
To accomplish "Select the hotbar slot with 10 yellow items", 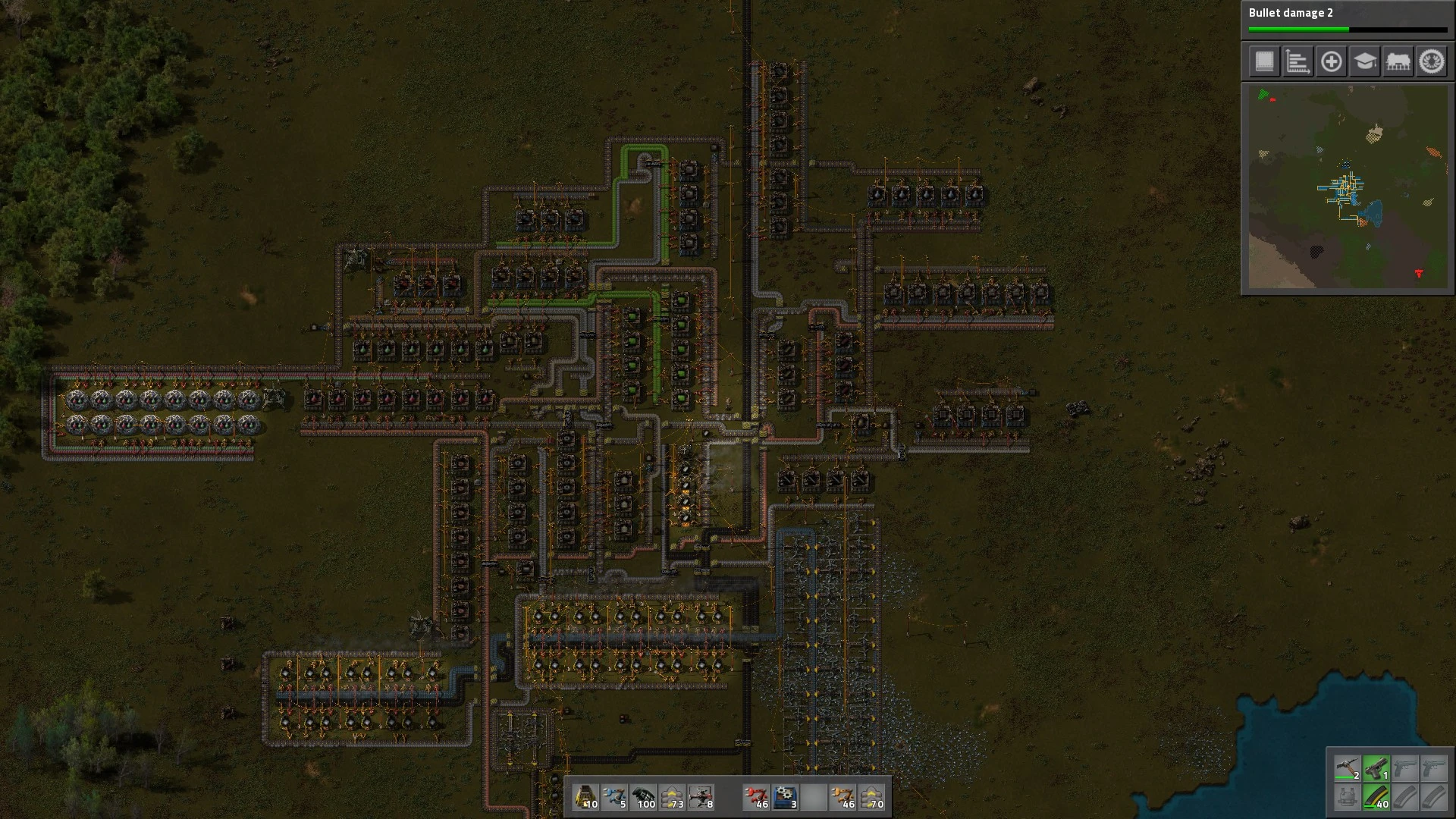I will pos(586,797).
